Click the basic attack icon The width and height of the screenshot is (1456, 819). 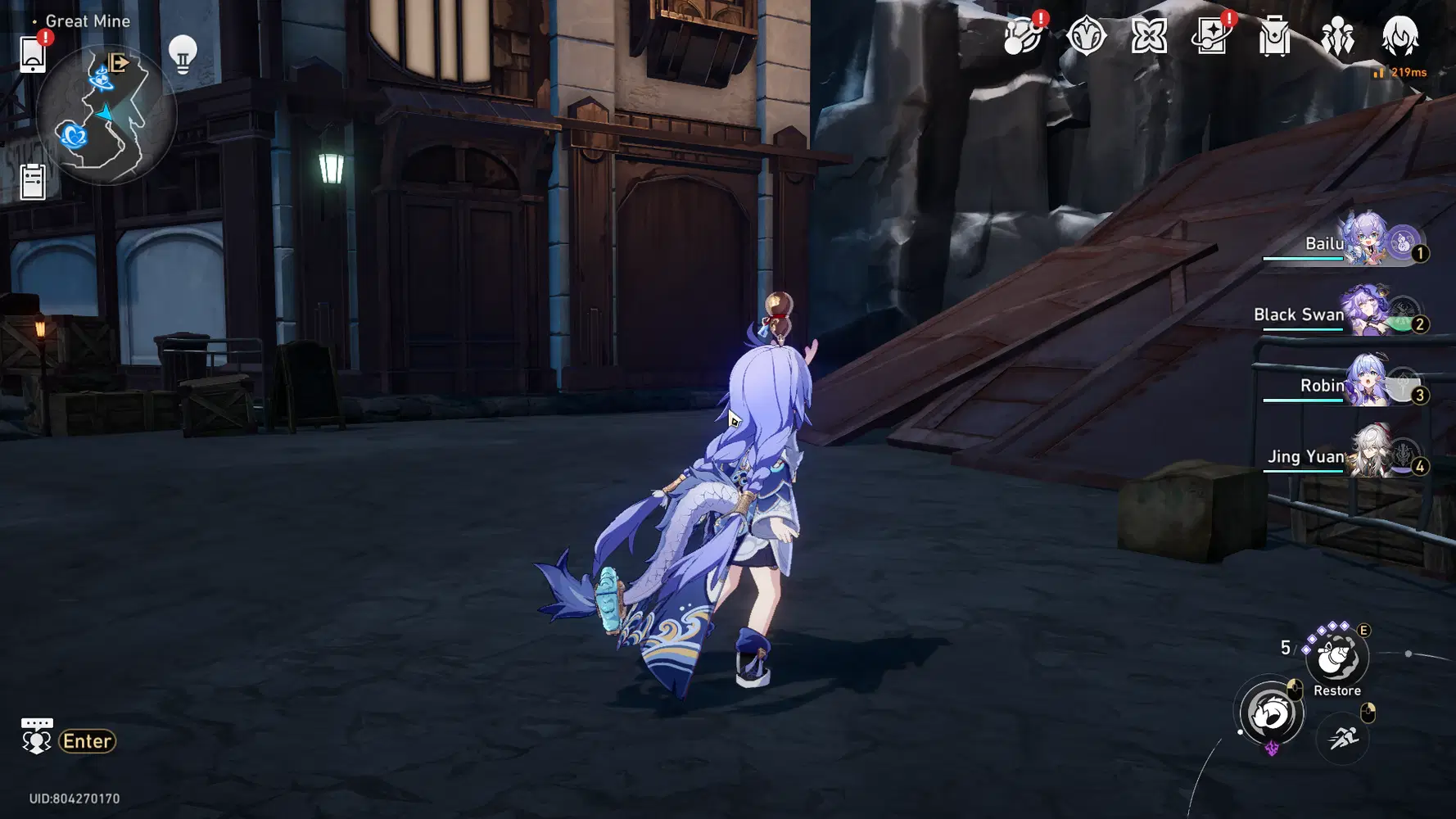pyautogui.click(x=1268, y=712)
